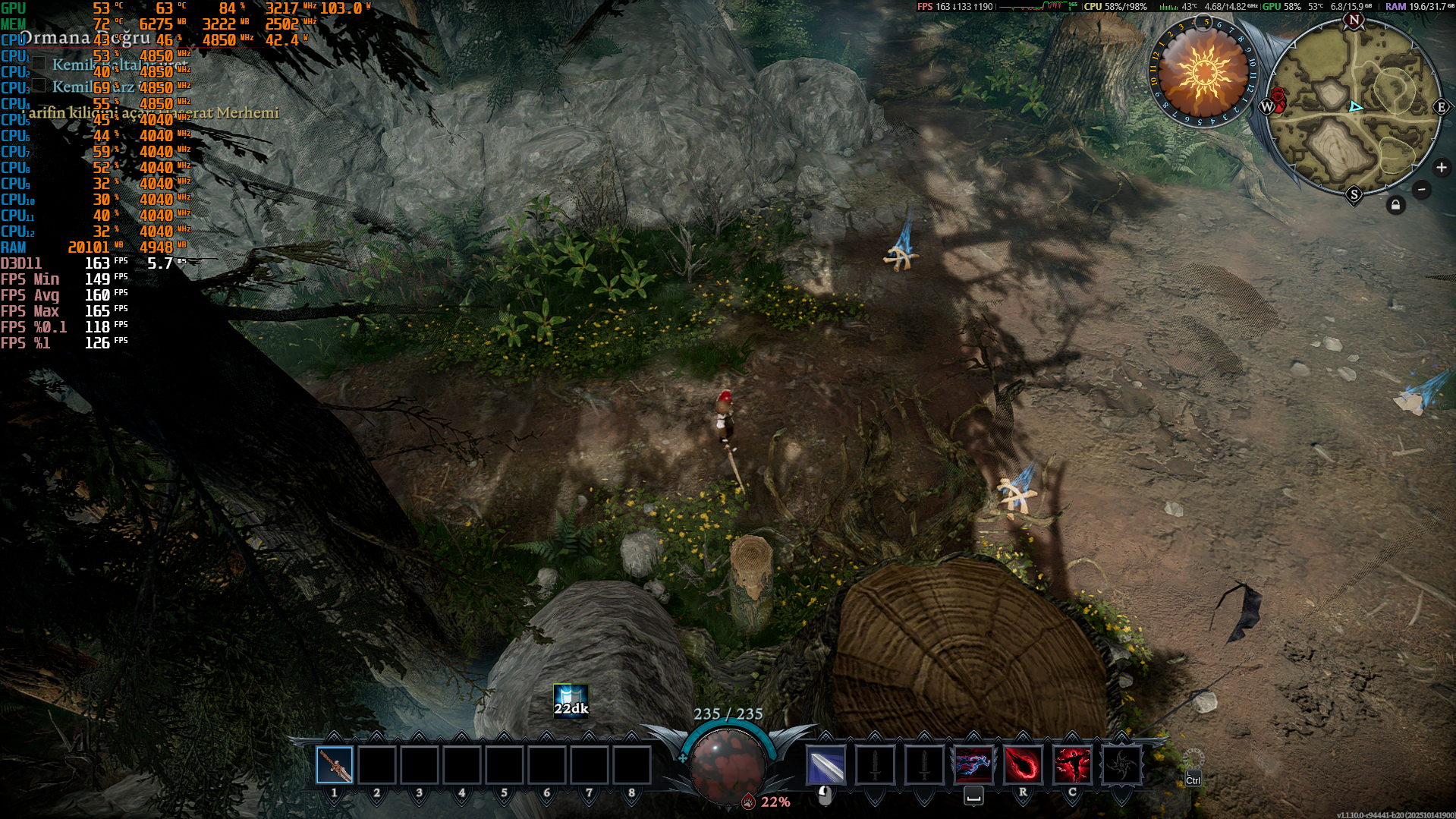Click the greyed-out ultimate ability slot
Viewport: 1456px width, 819px height.
1121,765
